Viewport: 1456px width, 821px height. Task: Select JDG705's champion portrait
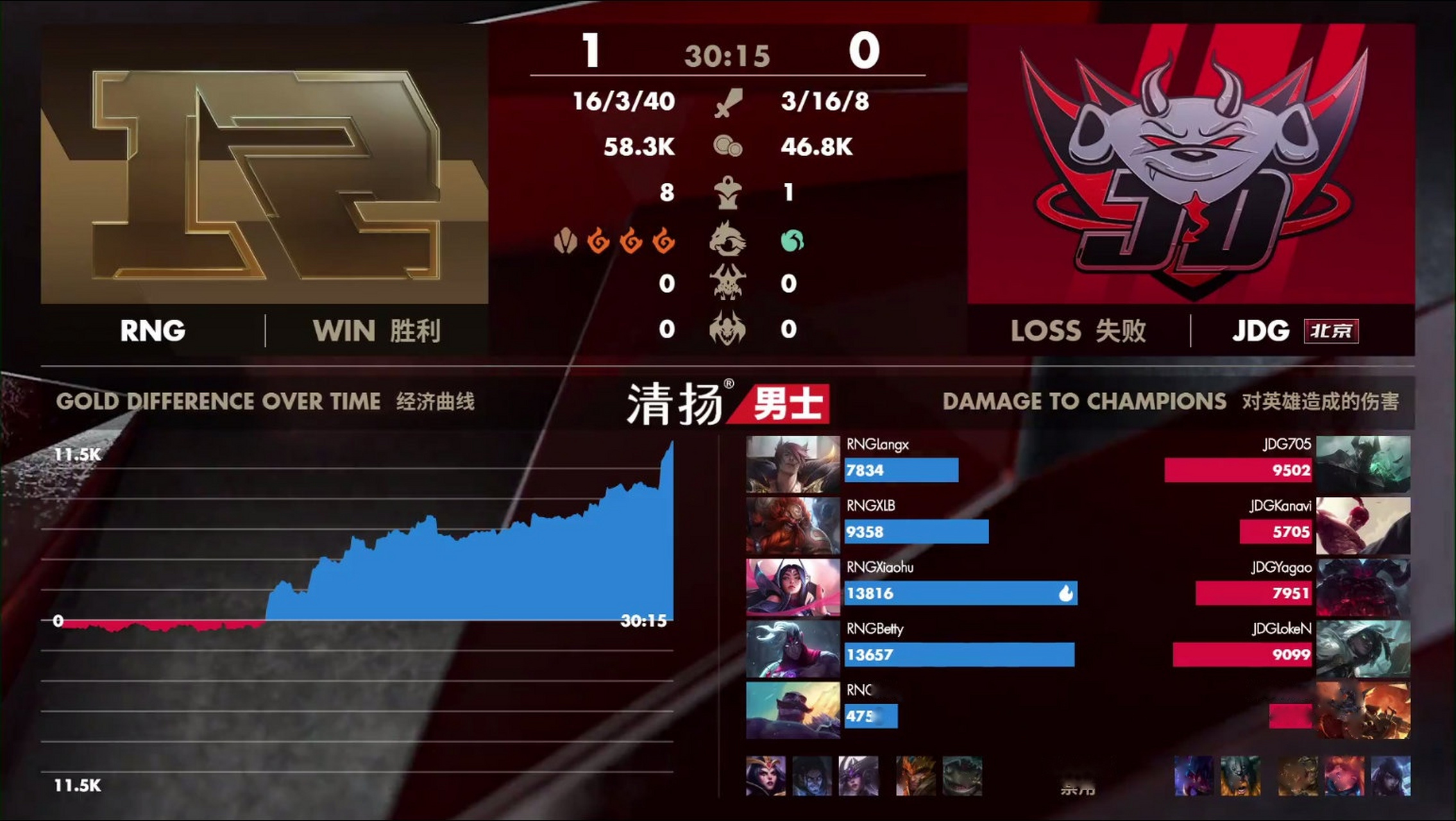[x=1363, y=464]
